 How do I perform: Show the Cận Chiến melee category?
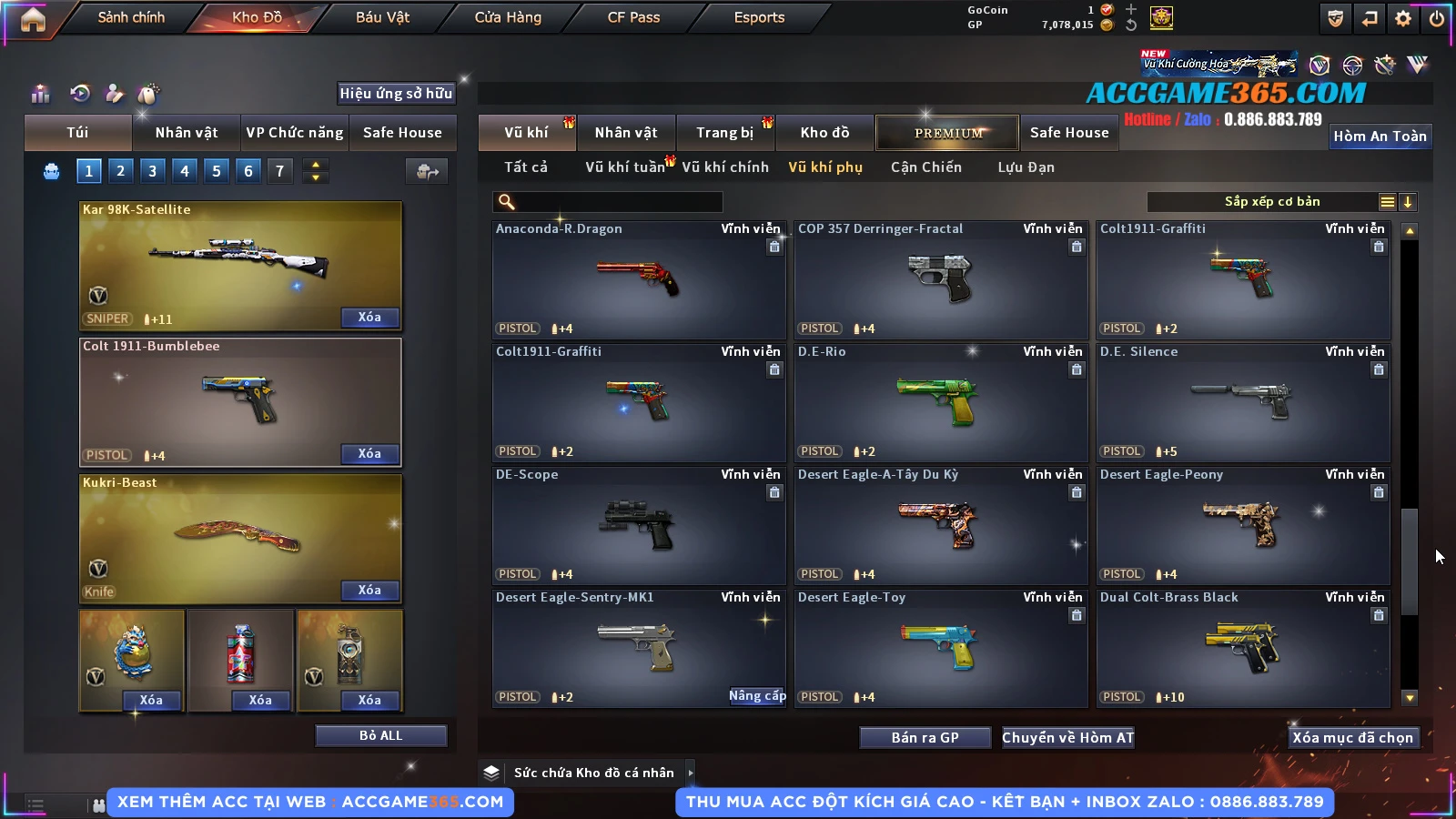[925, 167]
